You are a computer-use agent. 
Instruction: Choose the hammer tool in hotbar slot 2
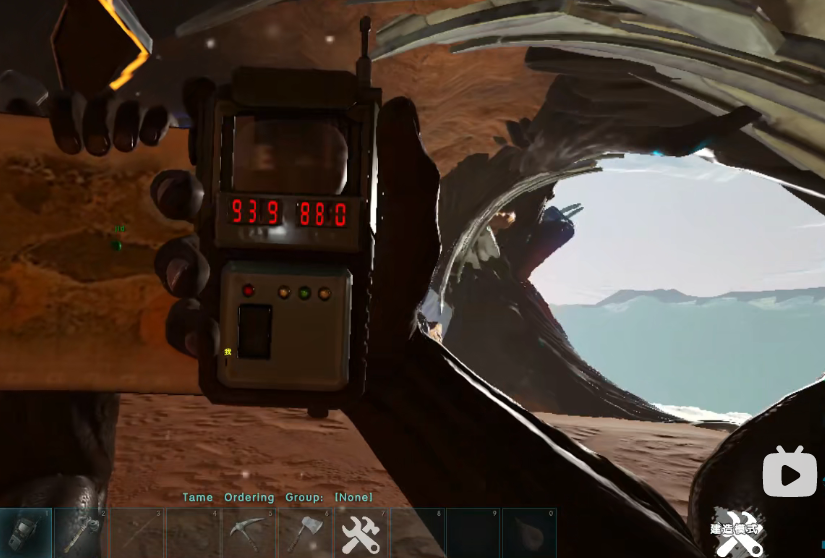81,532
